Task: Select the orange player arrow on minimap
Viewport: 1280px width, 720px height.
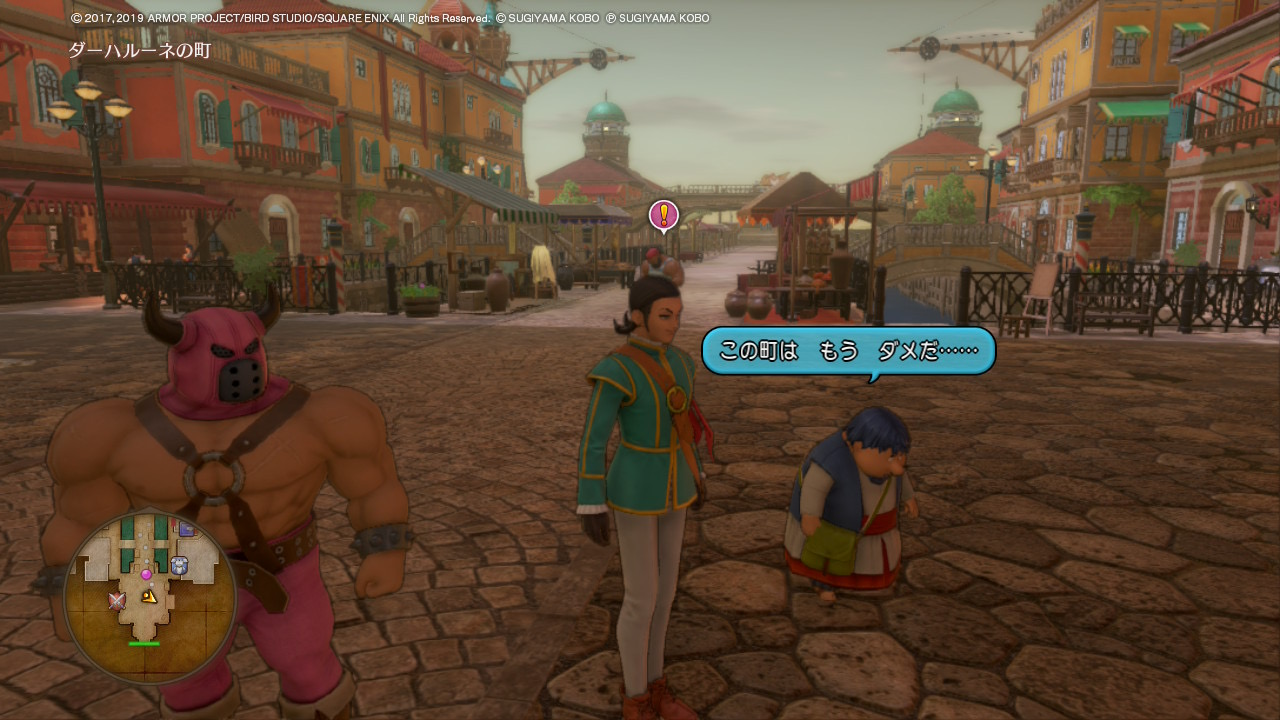Action: (x=149, y=597)
